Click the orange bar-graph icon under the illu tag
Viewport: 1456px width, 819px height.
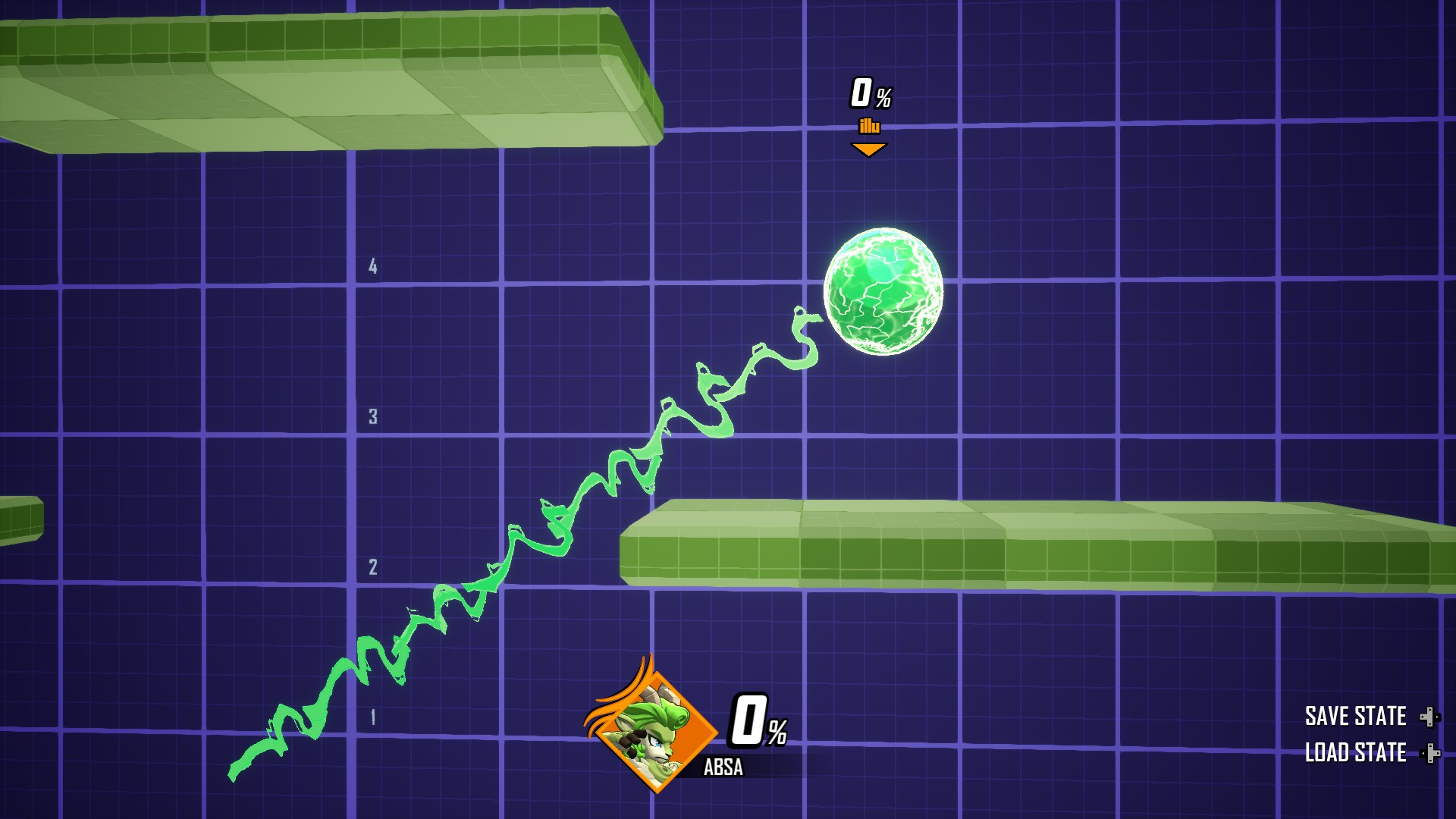[x=870, y=125]
